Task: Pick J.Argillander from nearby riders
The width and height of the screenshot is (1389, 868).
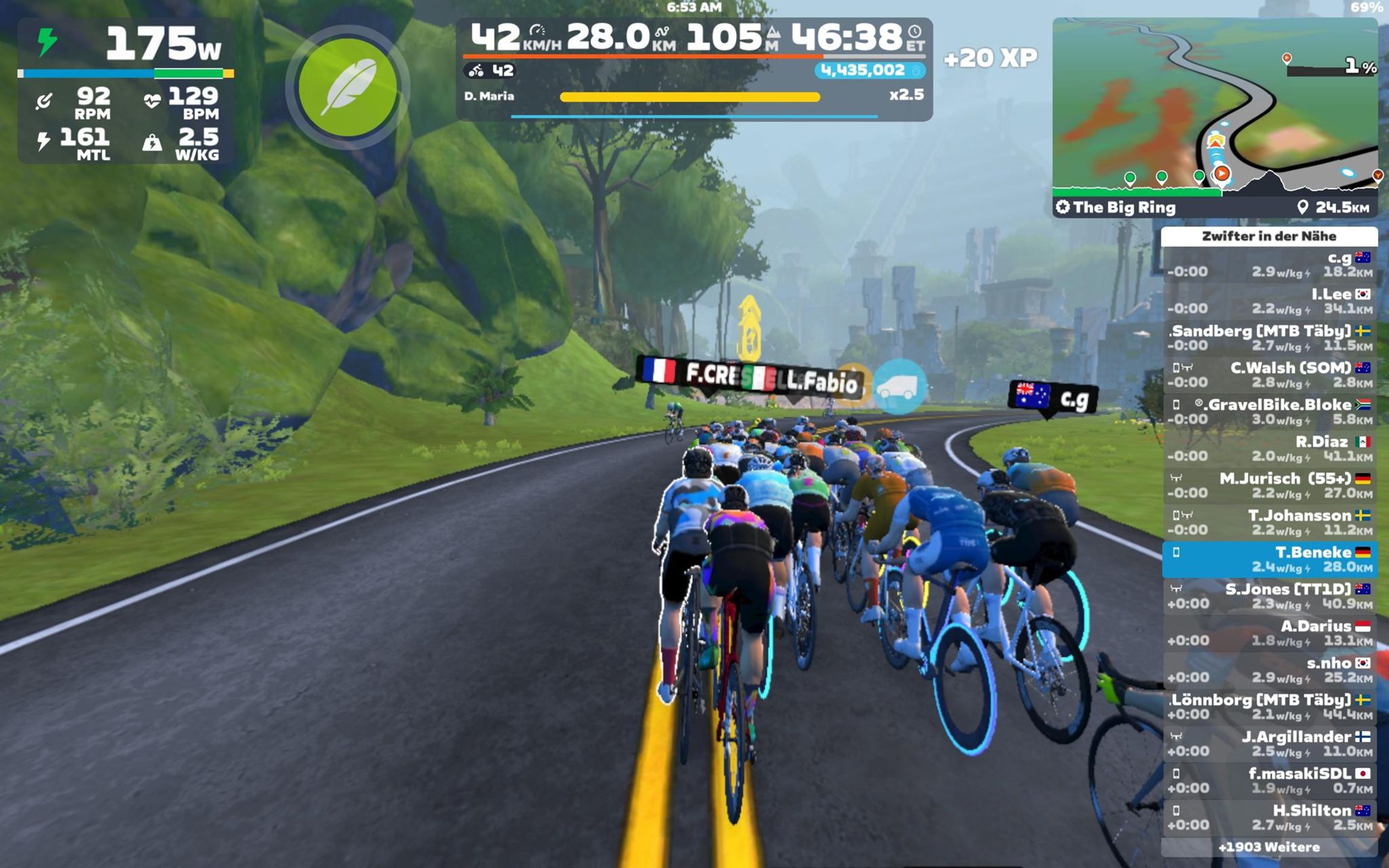Action: point(1269,743)
